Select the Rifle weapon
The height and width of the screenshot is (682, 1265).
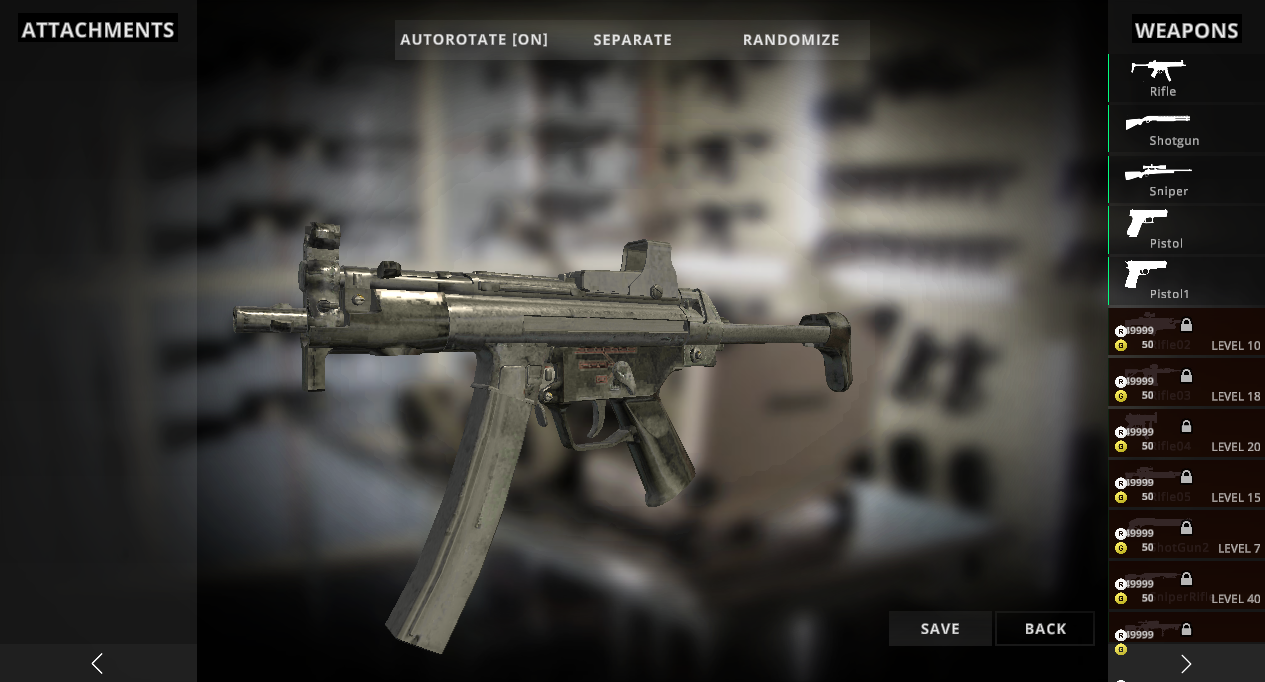pyautogui.click(x=1186, y=78)
